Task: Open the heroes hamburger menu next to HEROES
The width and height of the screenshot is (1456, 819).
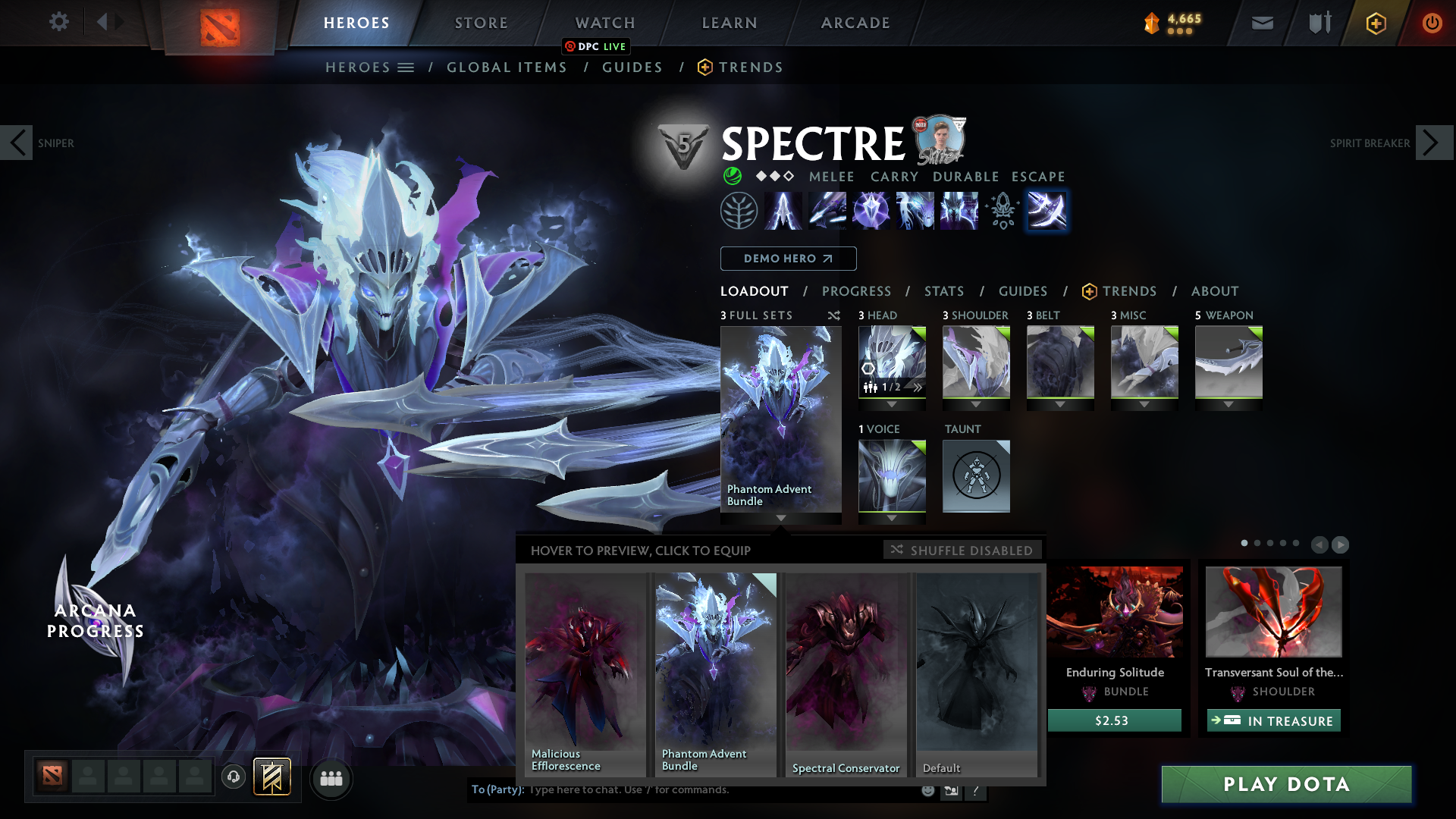Action: 407,67
